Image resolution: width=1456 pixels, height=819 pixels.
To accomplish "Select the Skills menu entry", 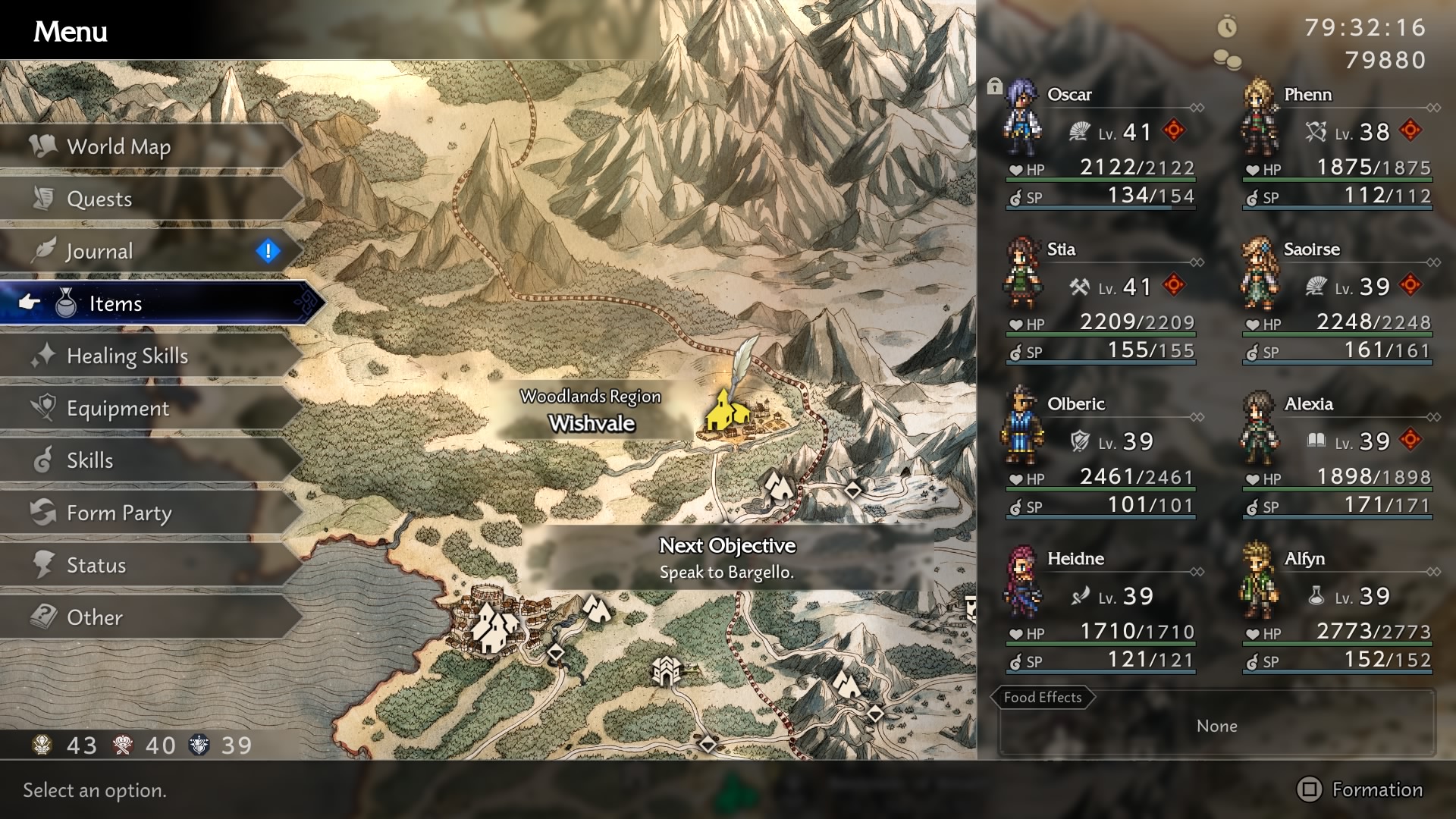I will [89, 460].
